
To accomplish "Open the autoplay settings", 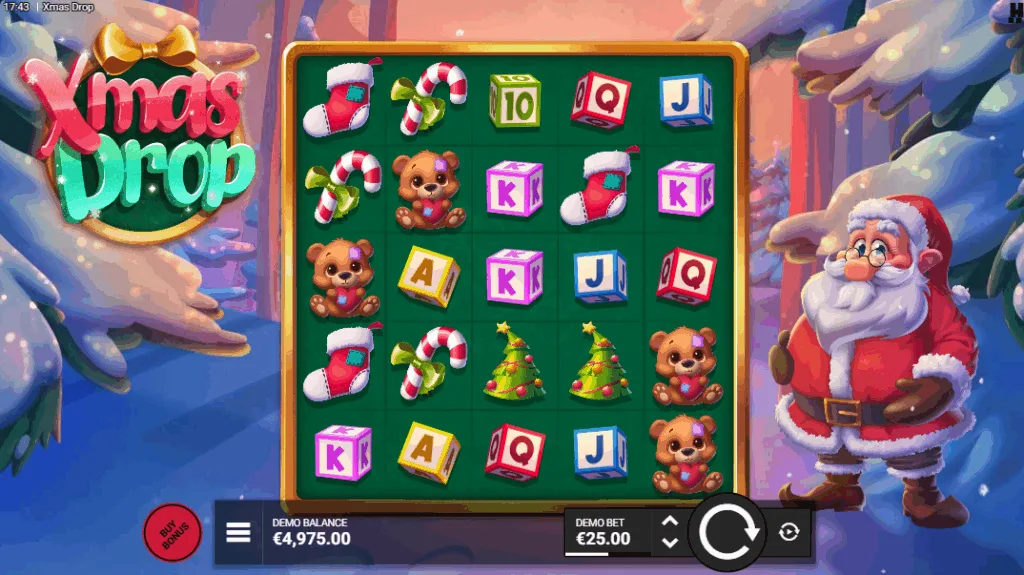I will point(789,532).
